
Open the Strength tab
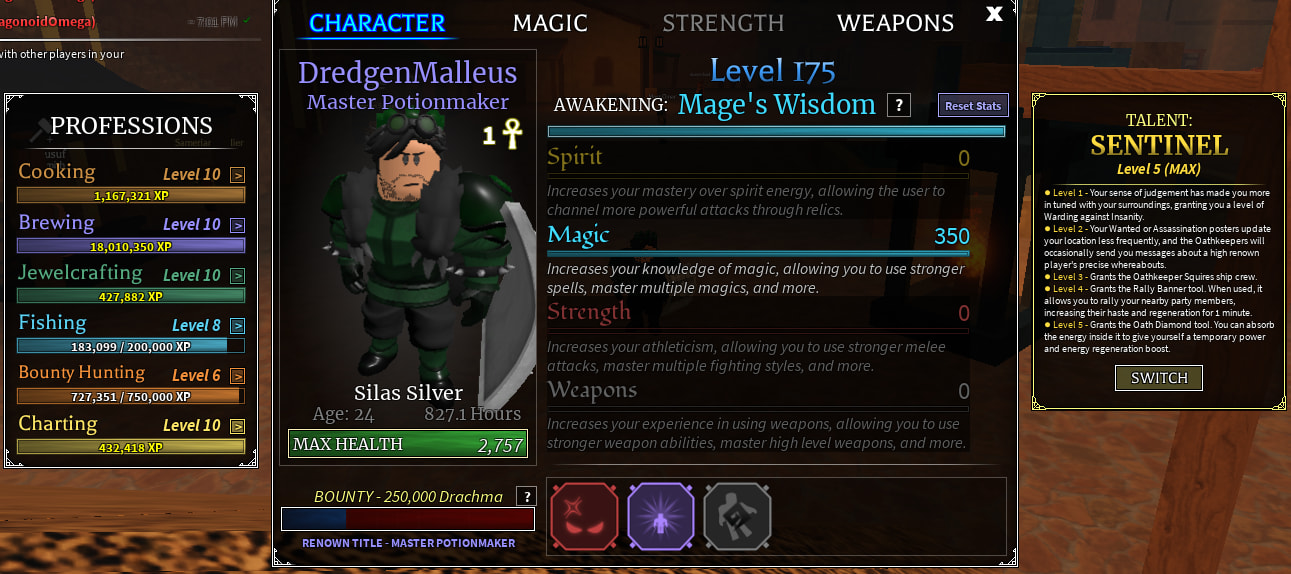point(723,23)
